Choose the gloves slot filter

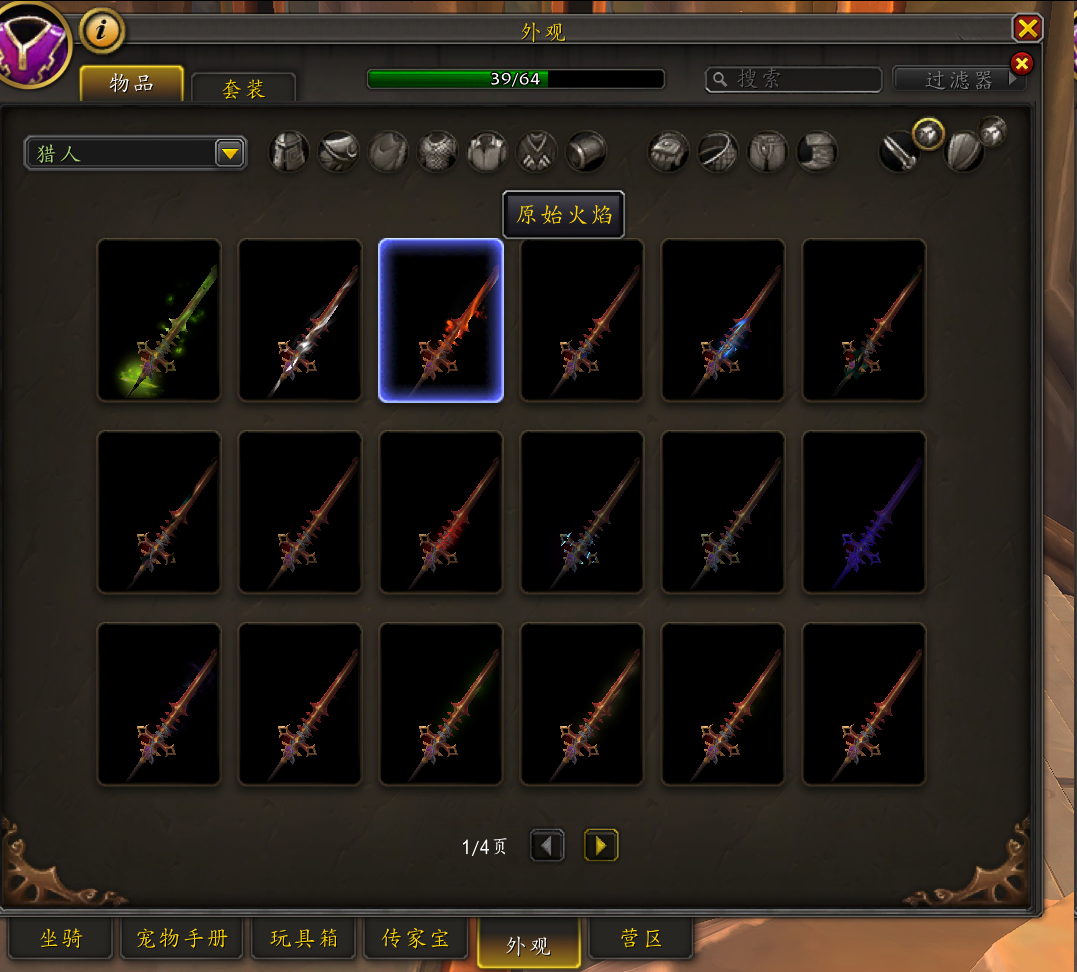tap(668, 152)
